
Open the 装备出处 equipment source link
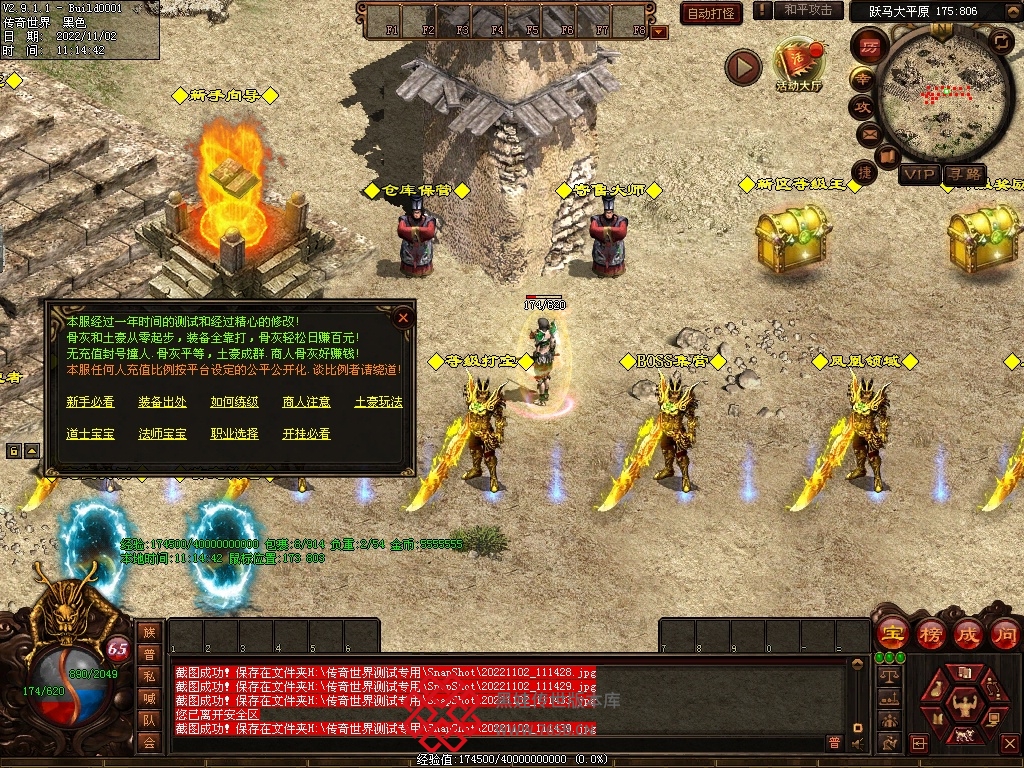tap(162, 402)
